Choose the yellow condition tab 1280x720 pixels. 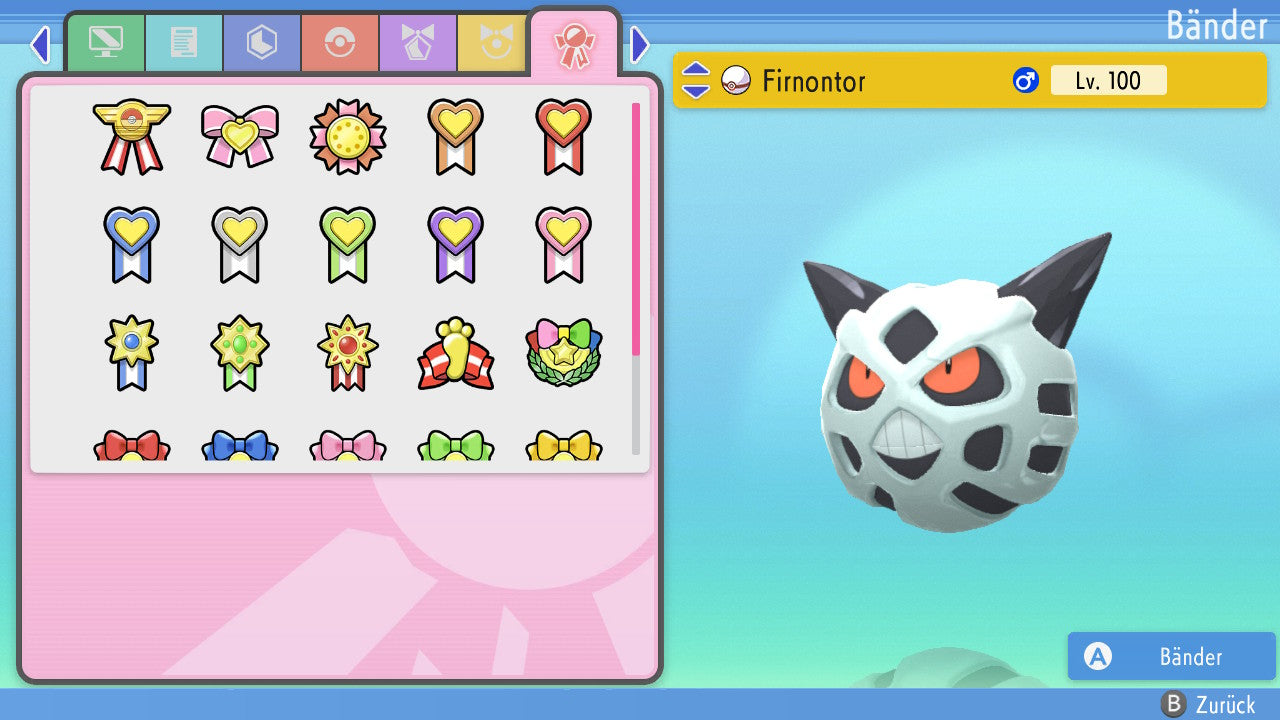492,44
